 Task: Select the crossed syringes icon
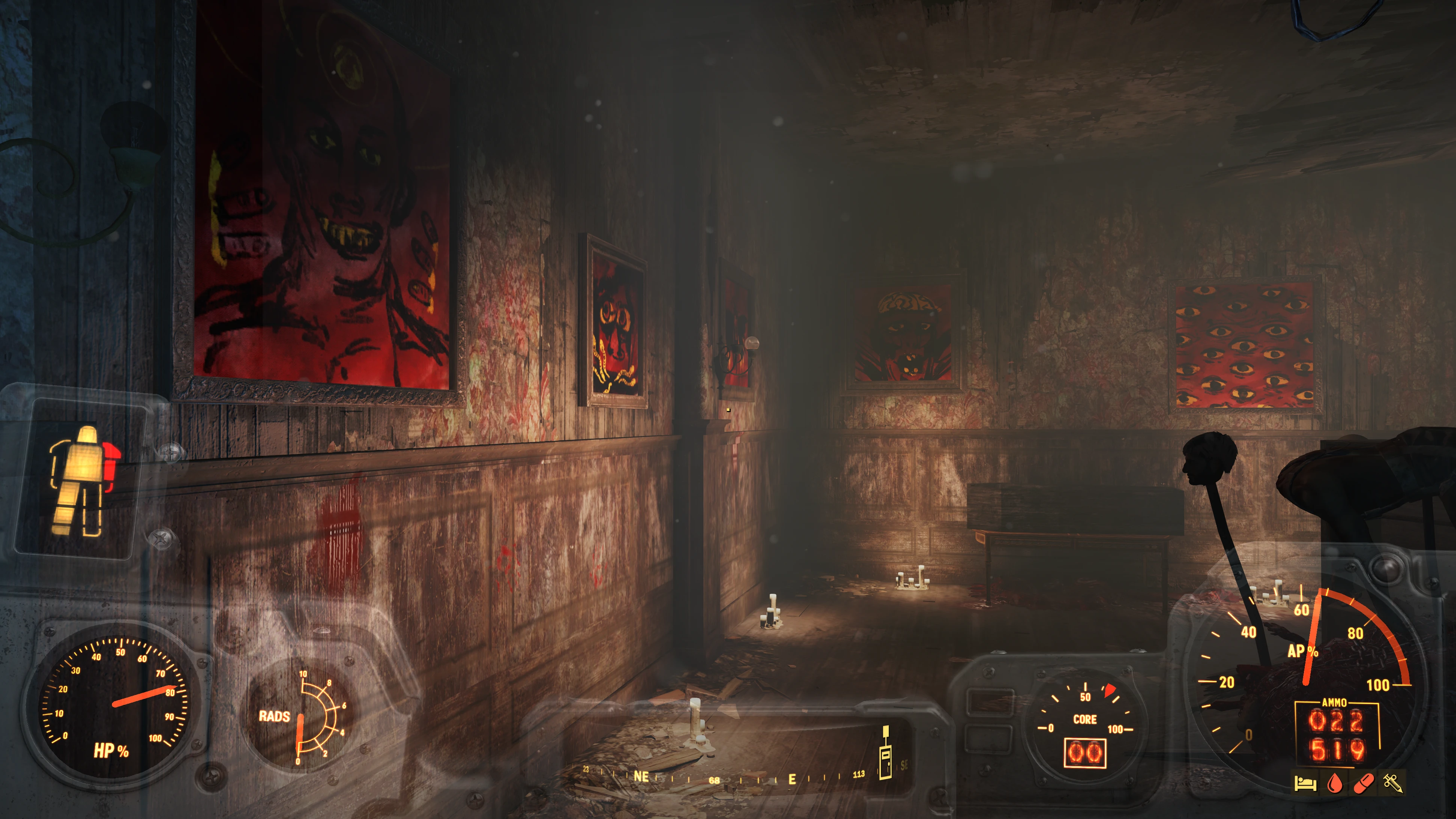(1392, 783)
